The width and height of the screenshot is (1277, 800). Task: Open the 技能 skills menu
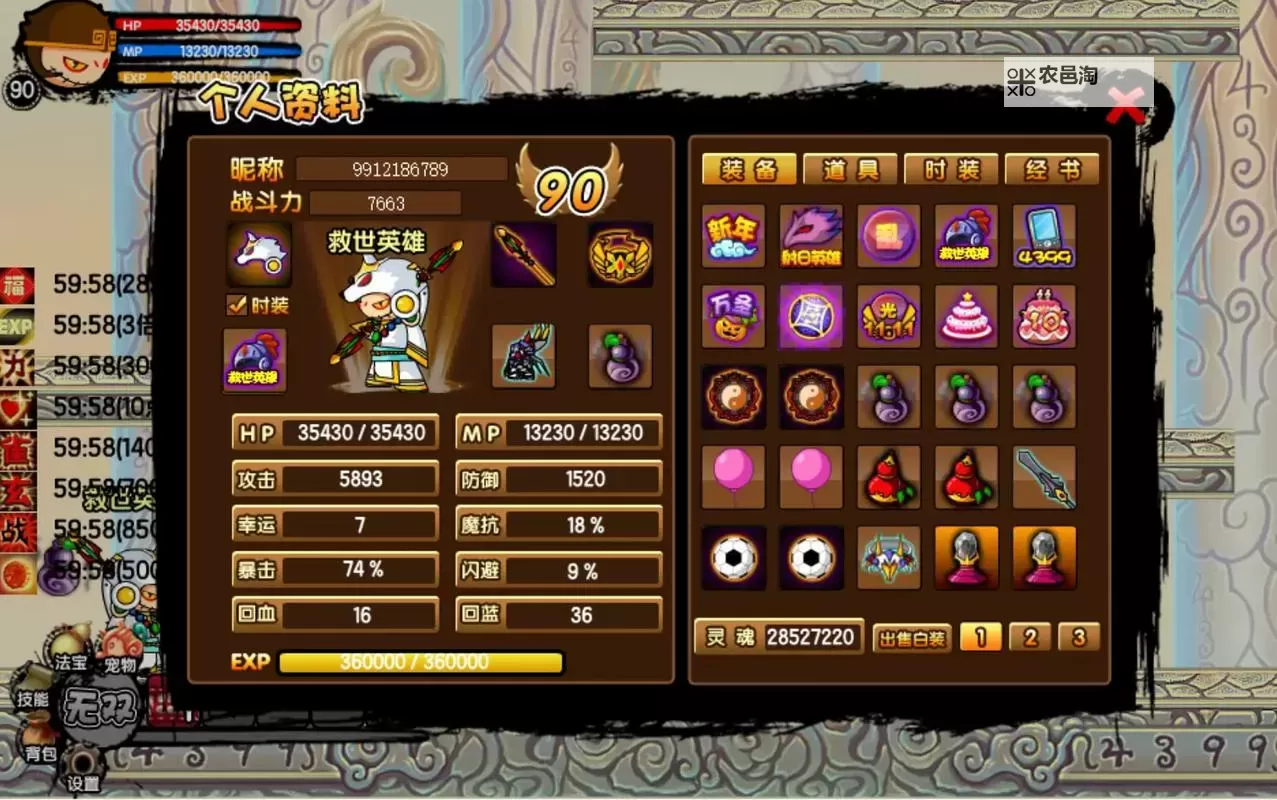(33, 698)
